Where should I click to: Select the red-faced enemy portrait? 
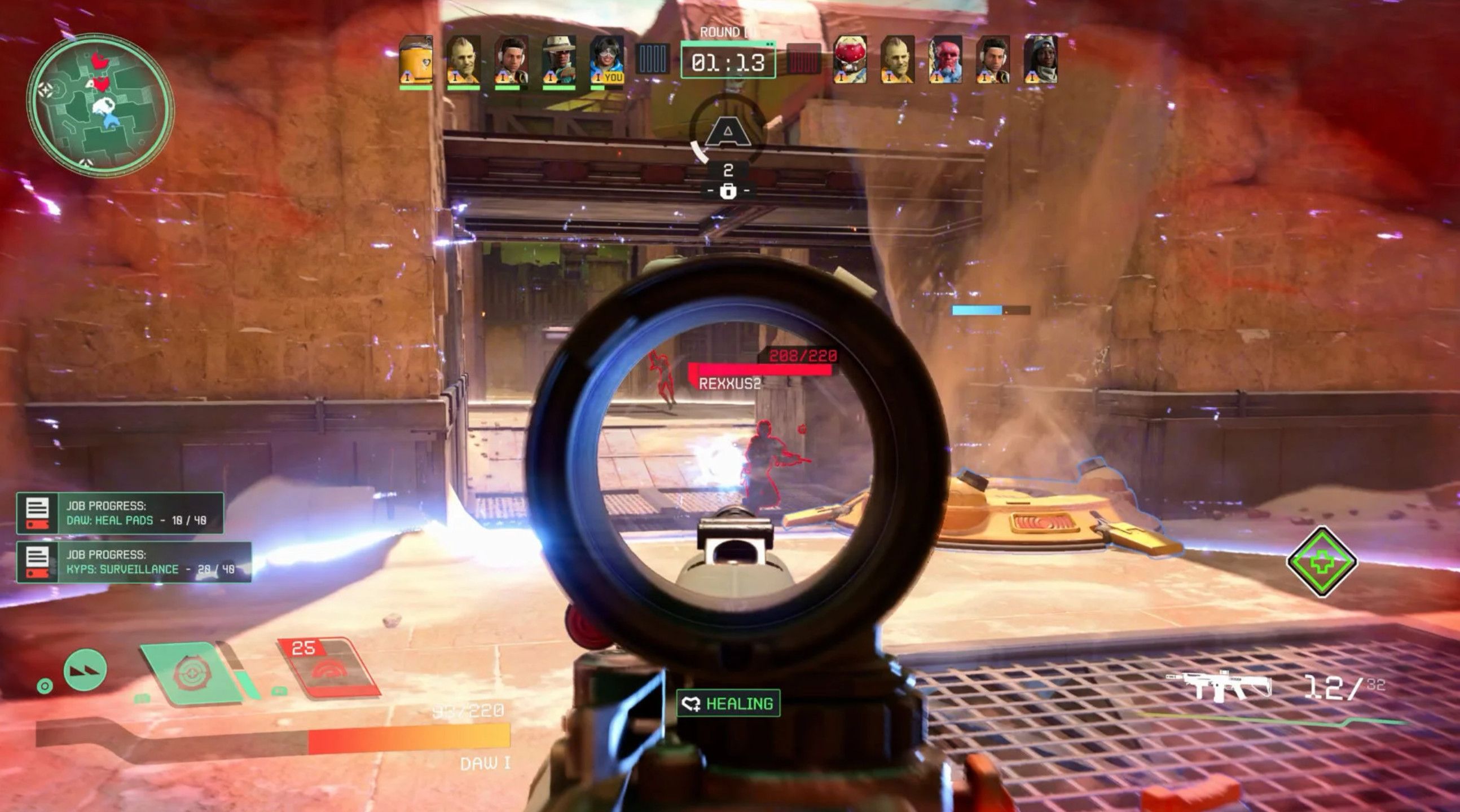tap(945, 60)
